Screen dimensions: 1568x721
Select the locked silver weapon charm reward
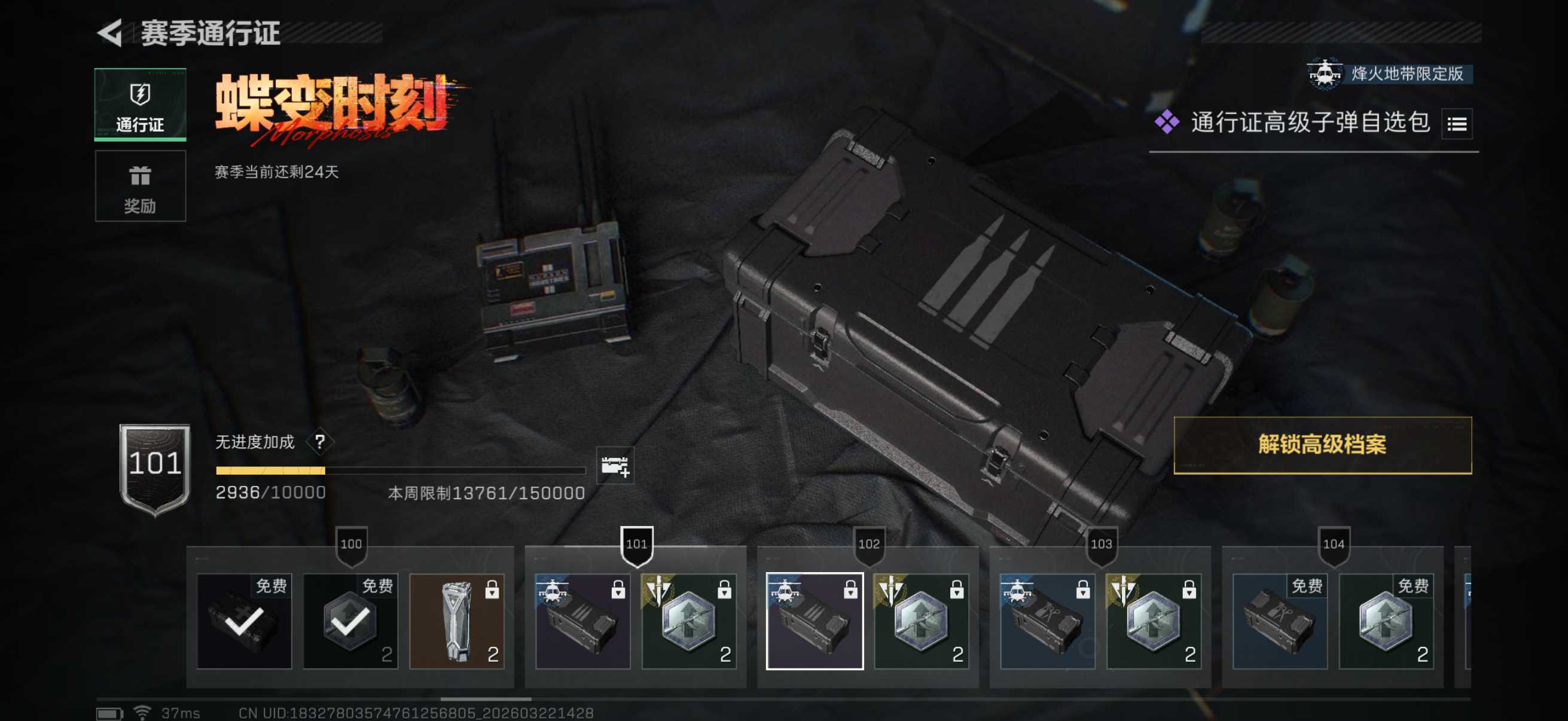tap(456, 621)
